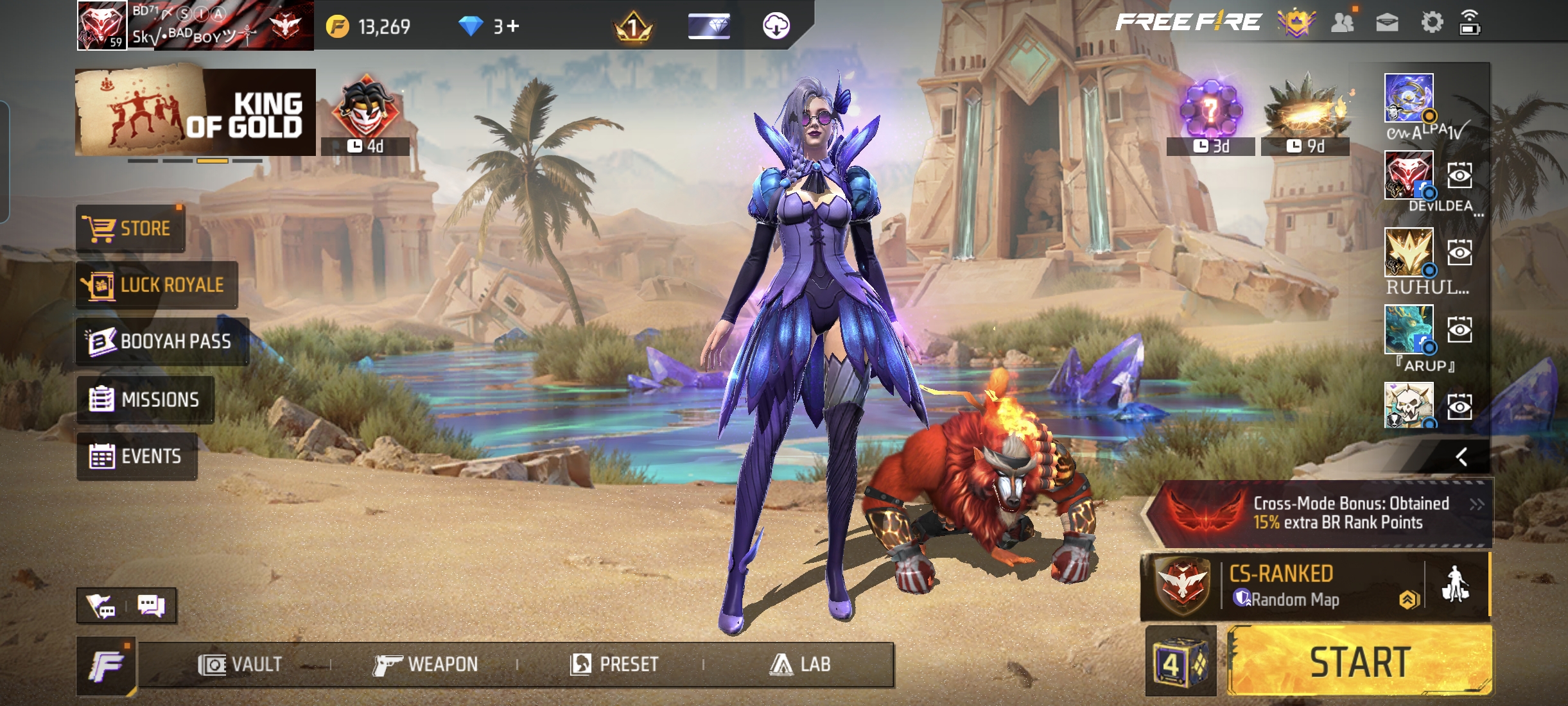Open the Store menu
The width and height of the screenshot is (1568, 706).
point(130,228)
